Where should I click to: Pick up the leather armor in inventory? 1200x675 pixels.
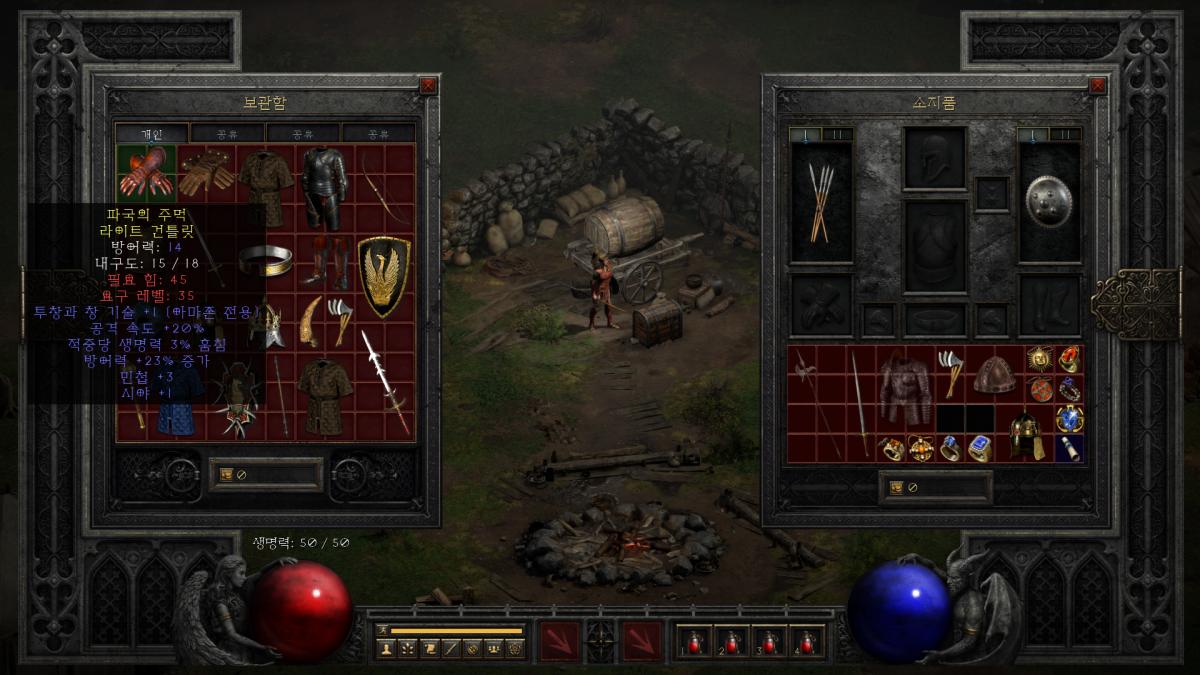click(x=905, y=390)
